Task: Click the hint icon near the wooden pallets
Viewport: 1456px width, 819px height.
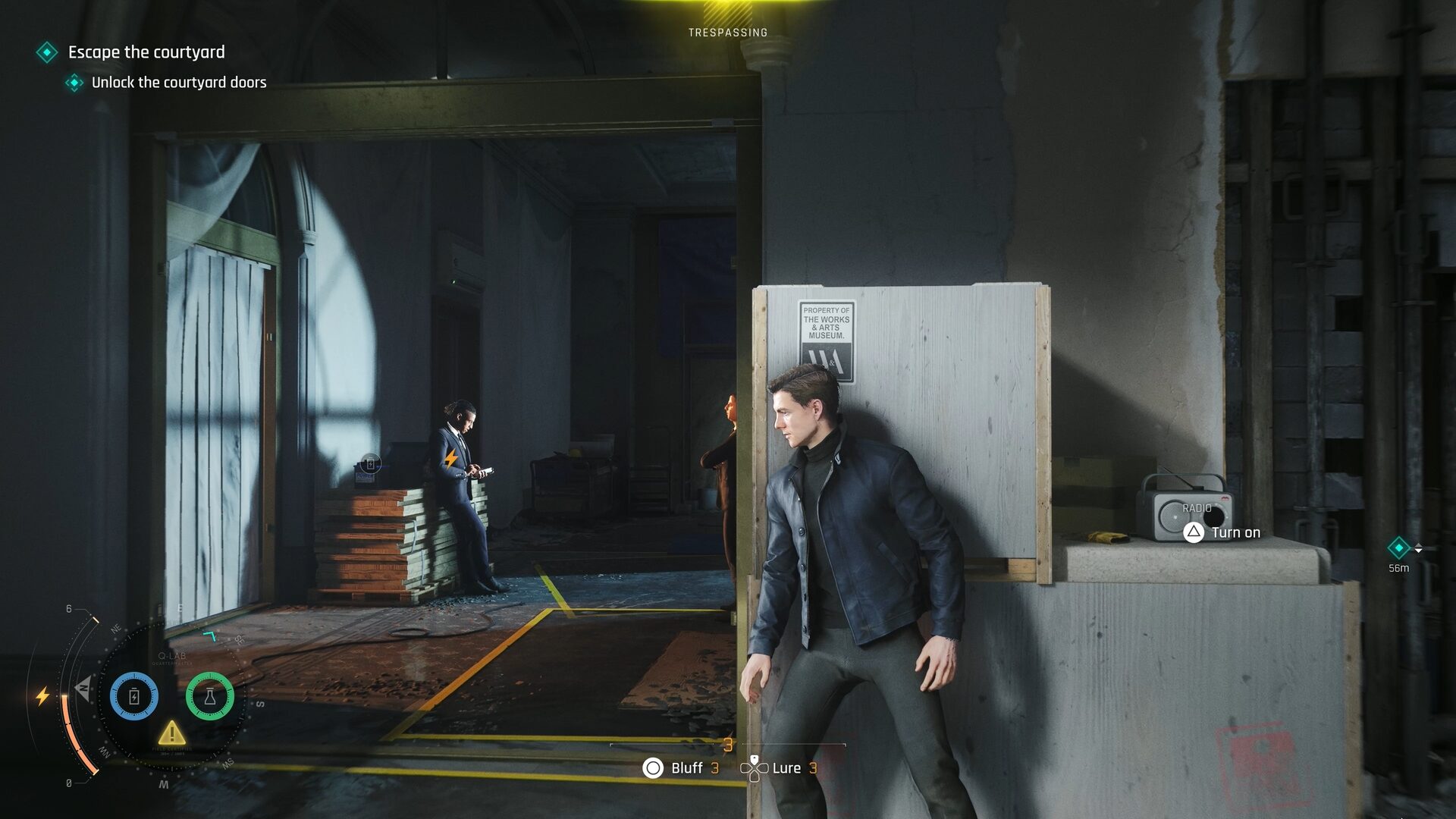Action: (x=369, y=462)
